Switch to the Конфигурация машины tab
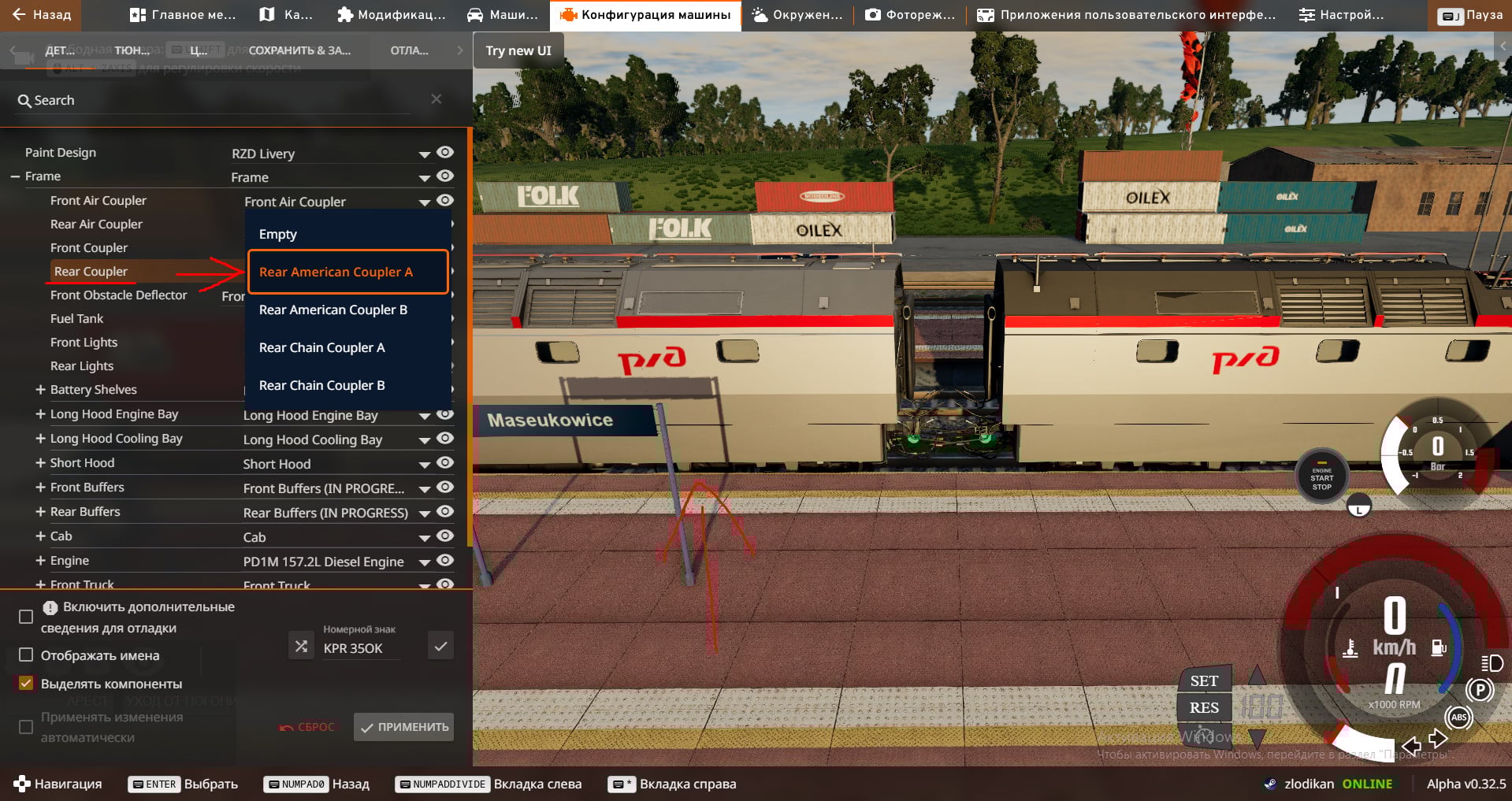Screen dimensions: 1512x801 coord(645,13)
